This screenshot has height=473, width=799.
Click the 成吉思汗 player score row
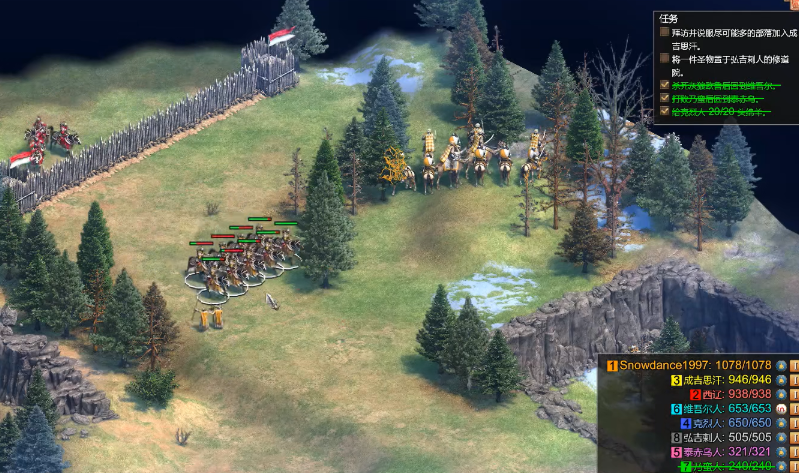click(721, 380)
